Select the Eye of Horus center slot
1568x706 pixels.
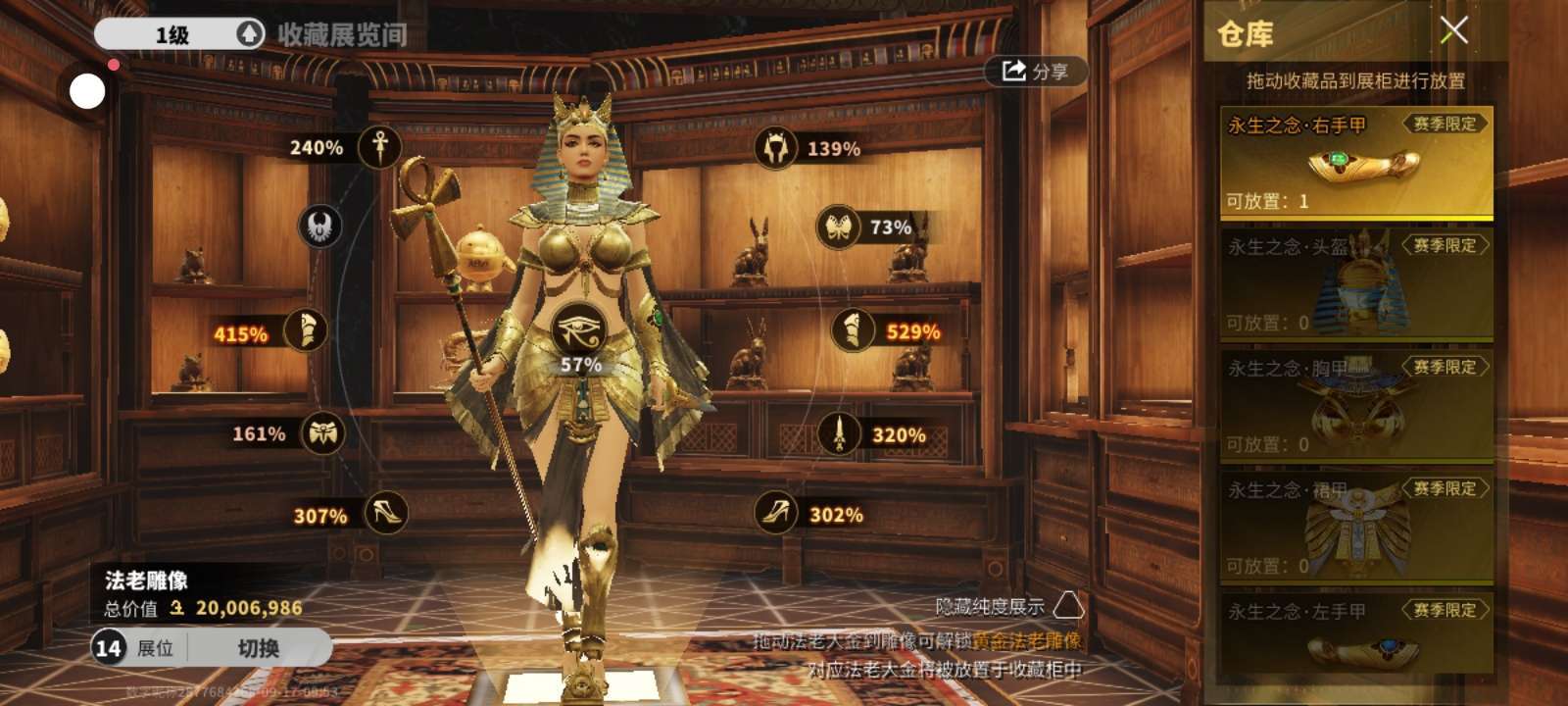pyautogui.click(x=578, y=329)
